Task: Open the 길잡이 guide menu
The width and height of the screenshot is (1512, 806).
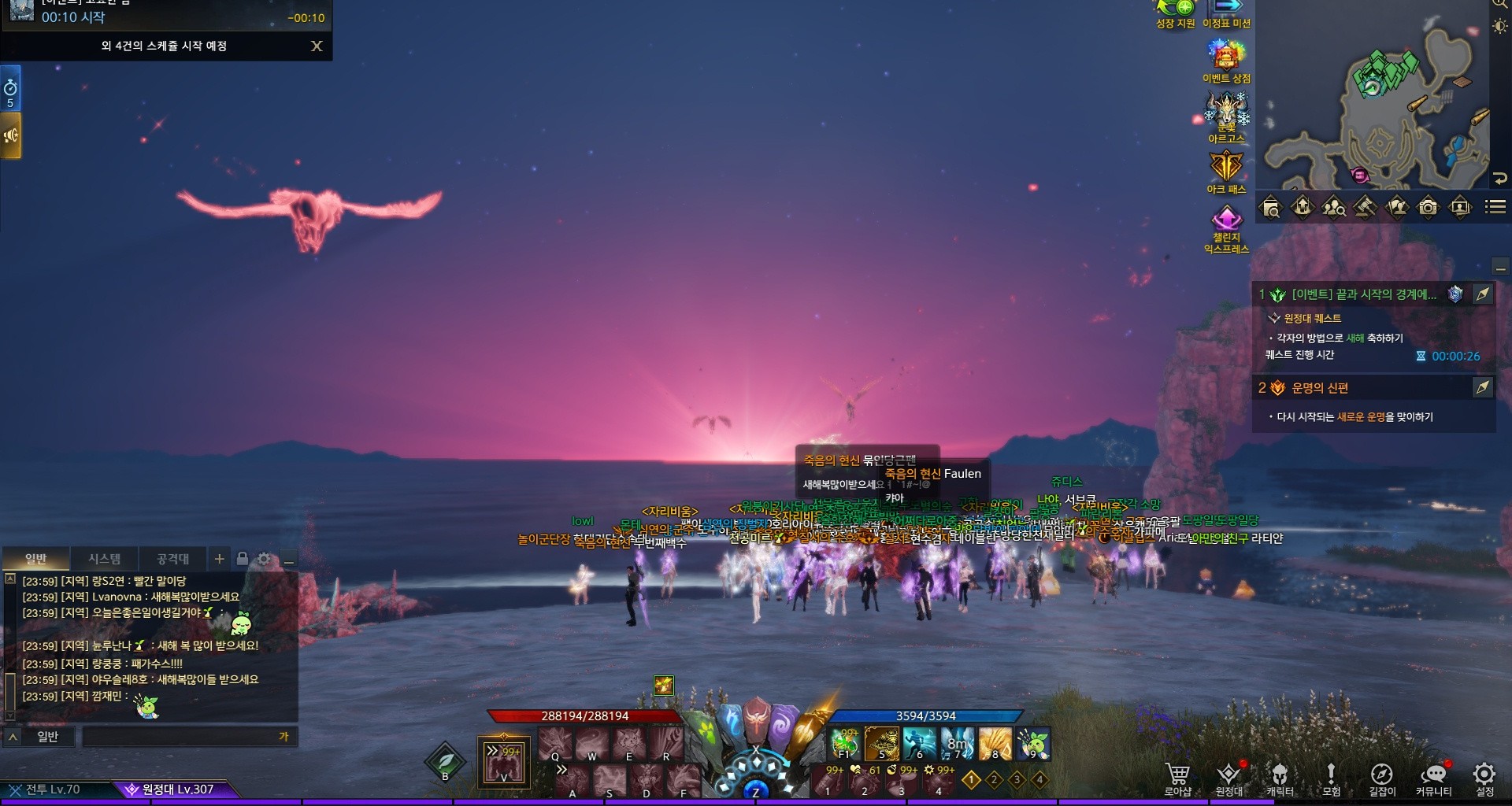Action: 1382,778
